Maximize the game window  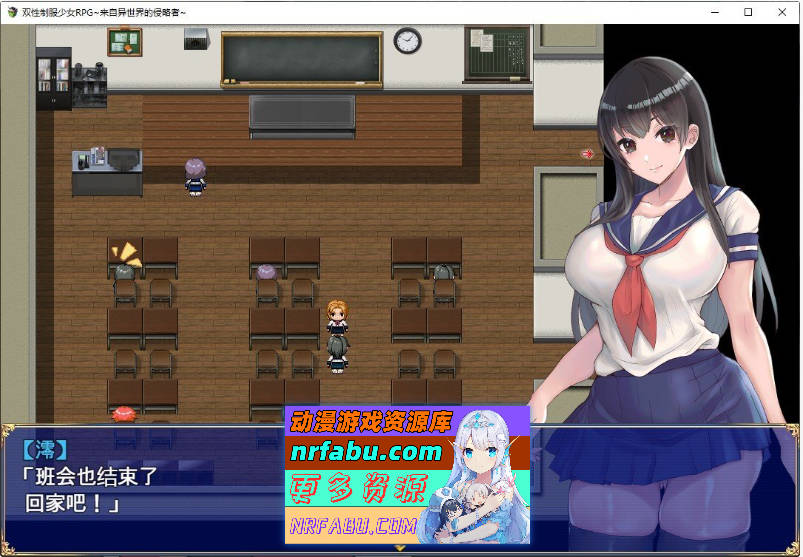pyautogui.click(x=748, y=12)
